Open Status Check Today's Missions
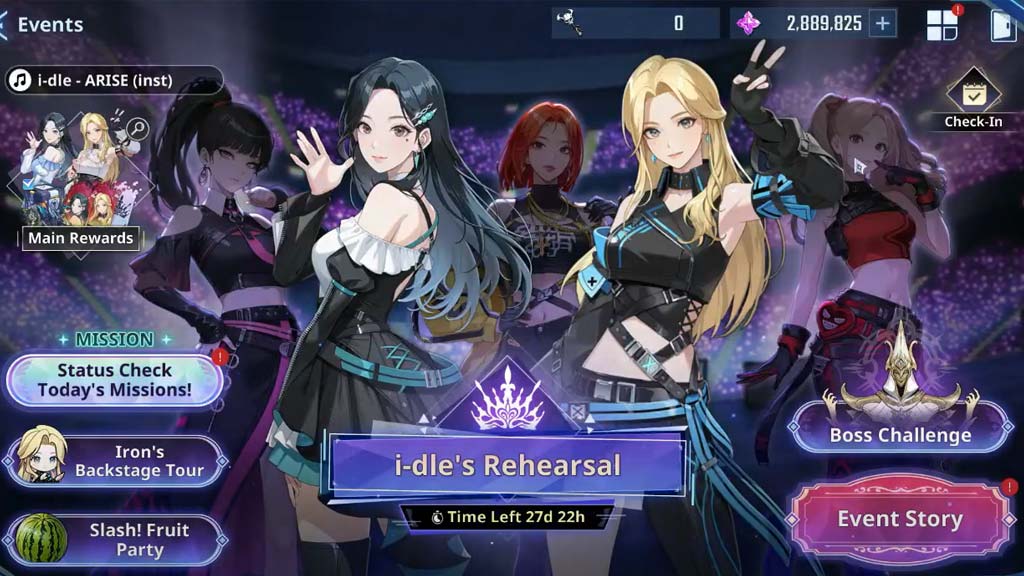Viewport: 1024px width, 576px height. tap(114, 380)
